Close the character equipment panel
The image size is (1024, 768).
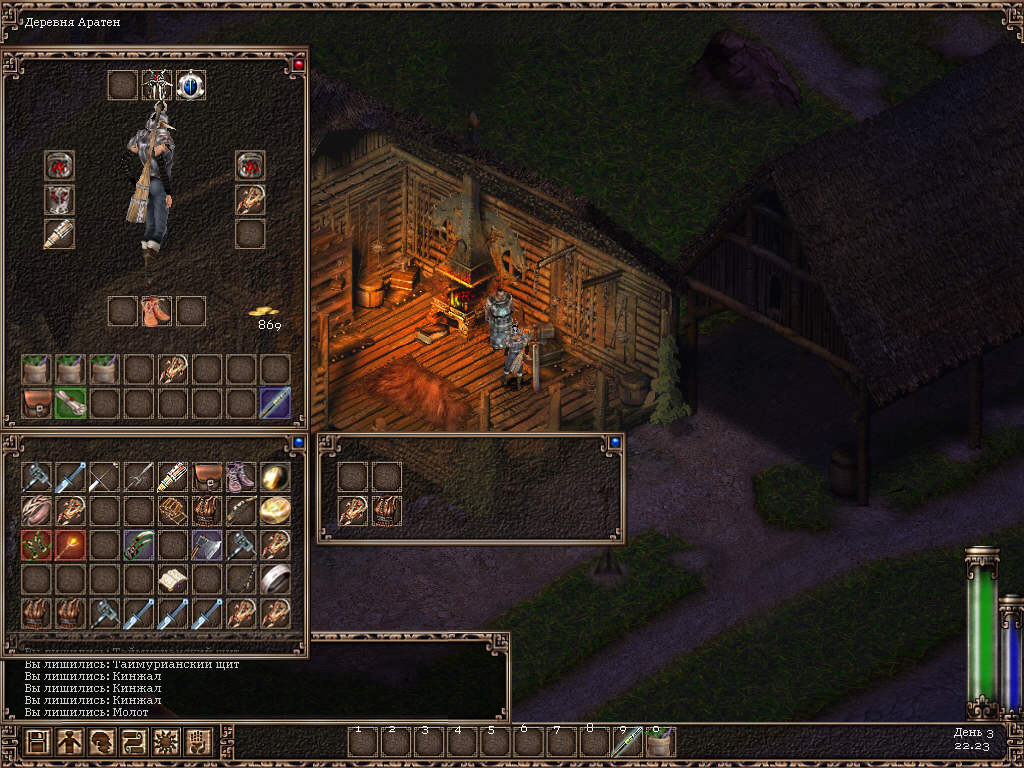298,64
